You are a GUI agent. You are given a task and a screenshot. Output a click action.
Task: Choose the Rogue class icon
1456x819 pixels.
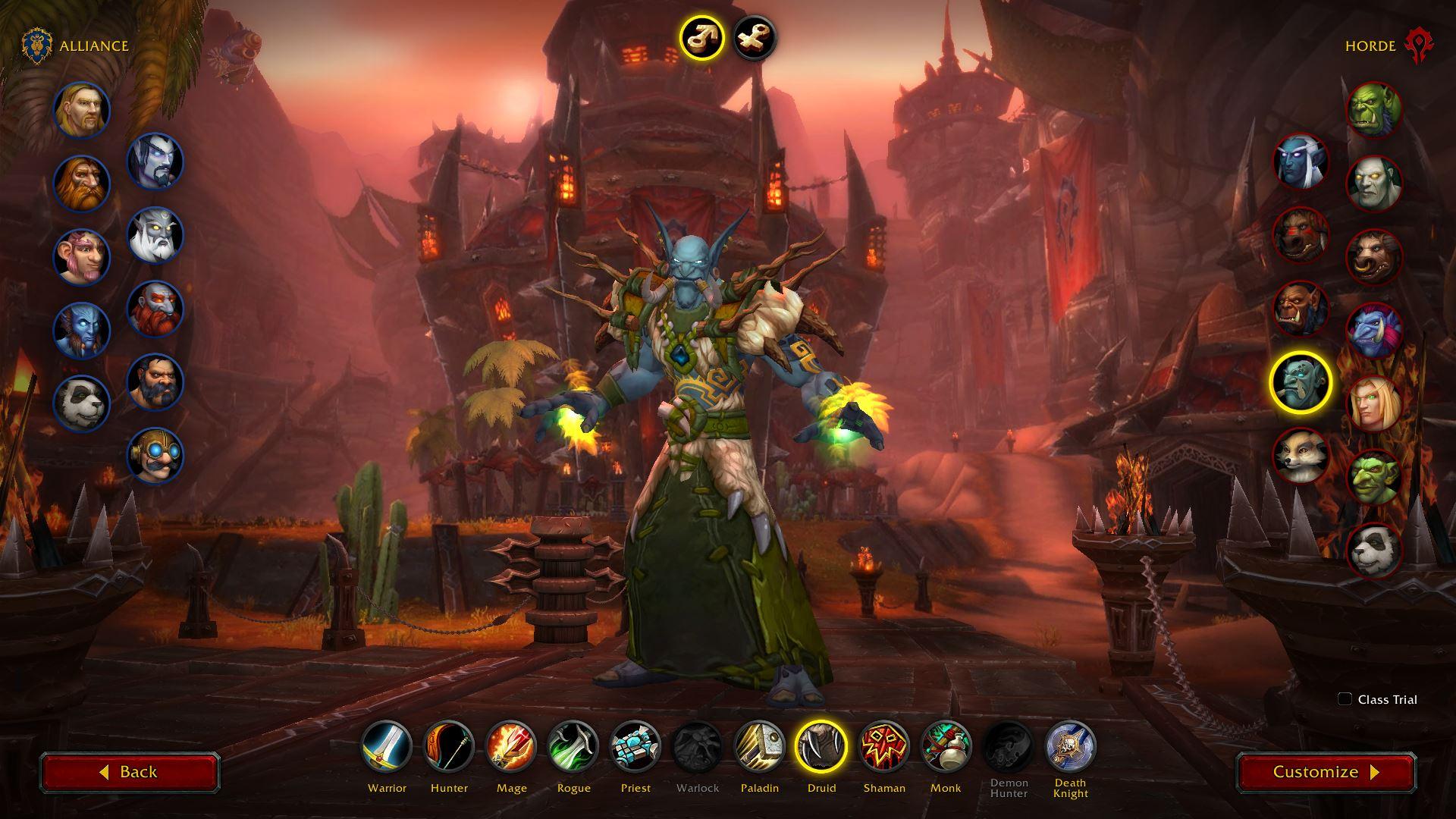click(x=573, y=746)
